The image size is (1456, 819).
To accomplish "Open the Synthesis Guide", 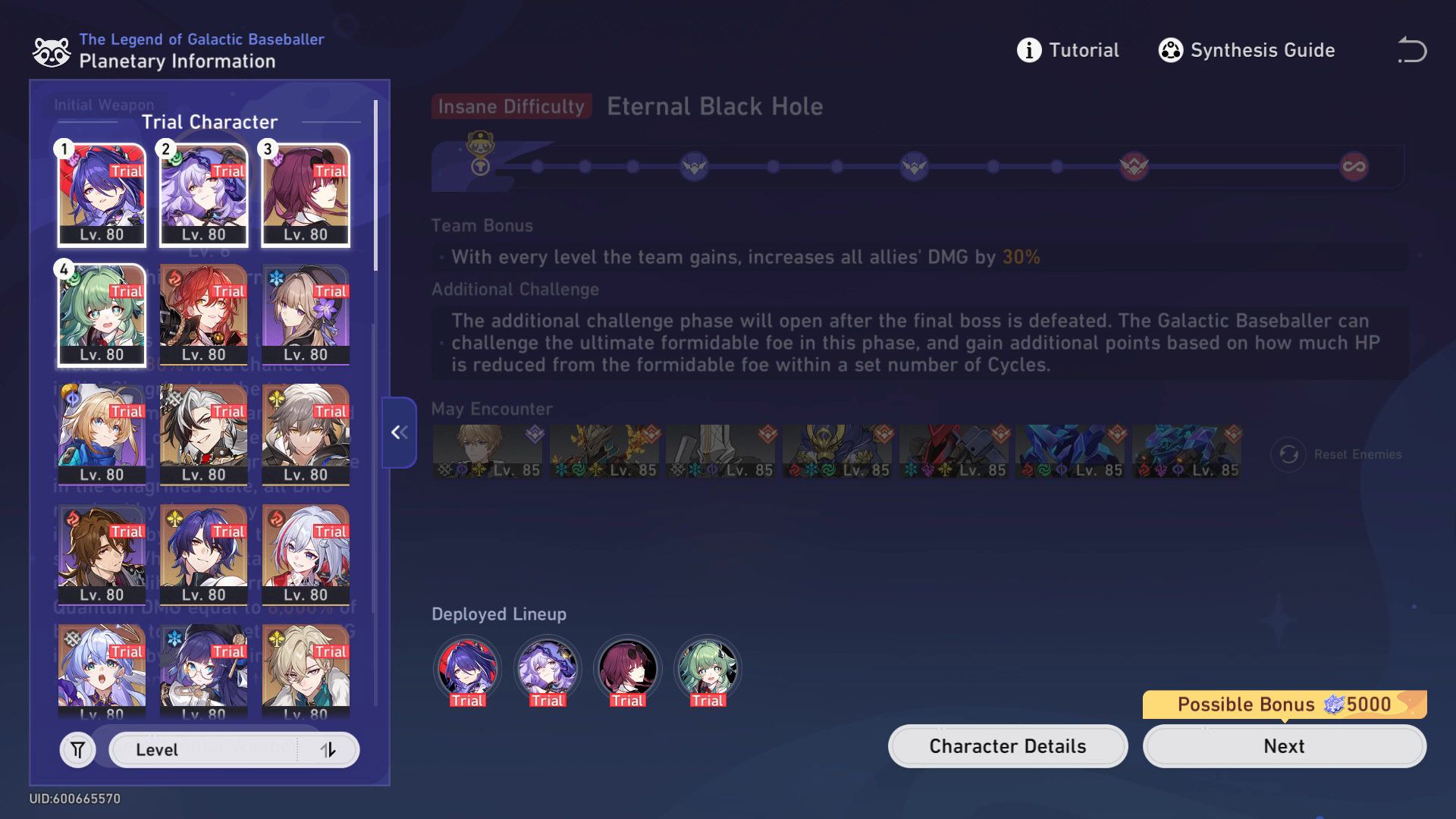I will point(1246,50).
